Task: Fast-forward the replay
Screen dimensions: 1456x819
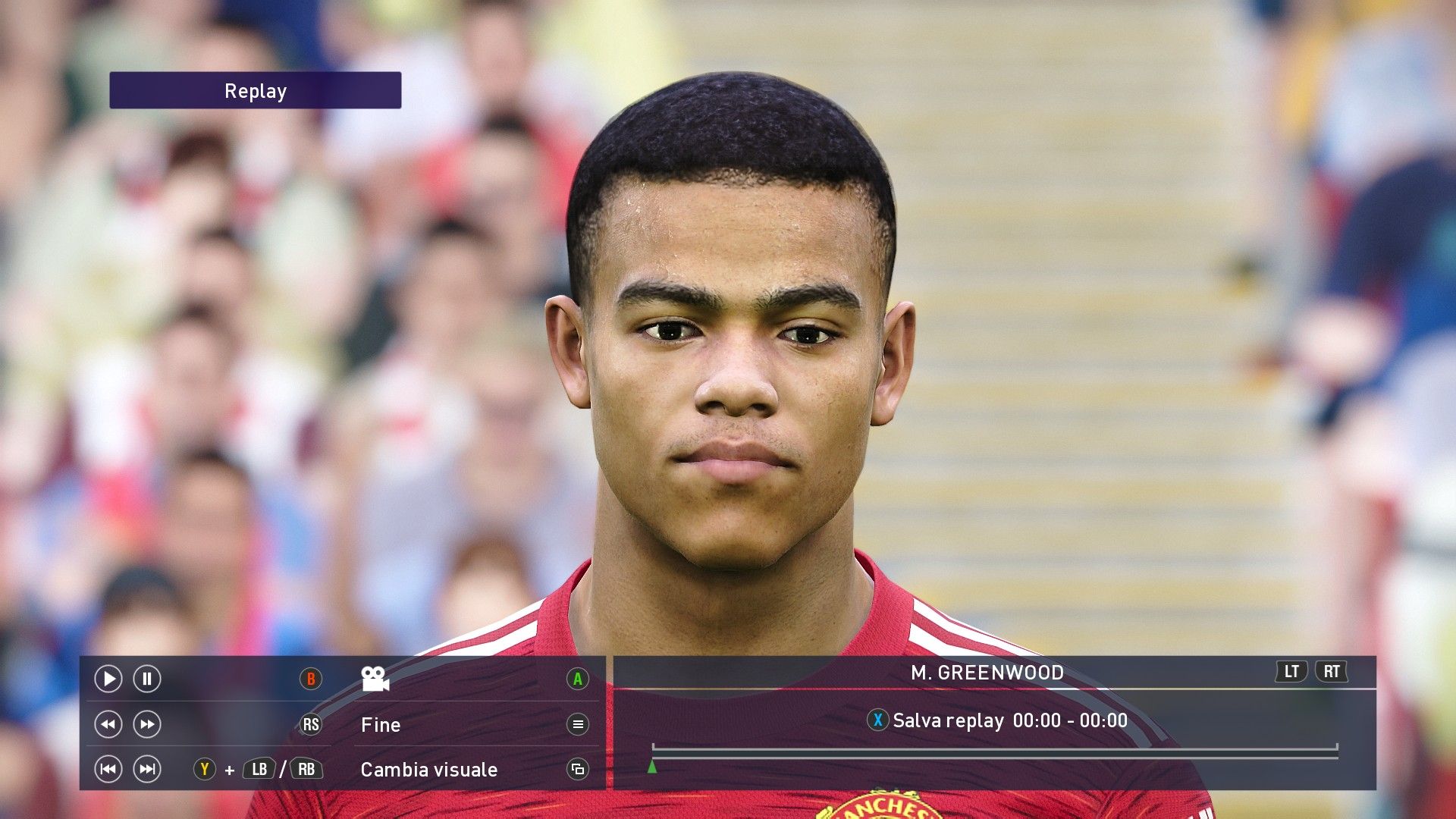Action: click(147, 724)
